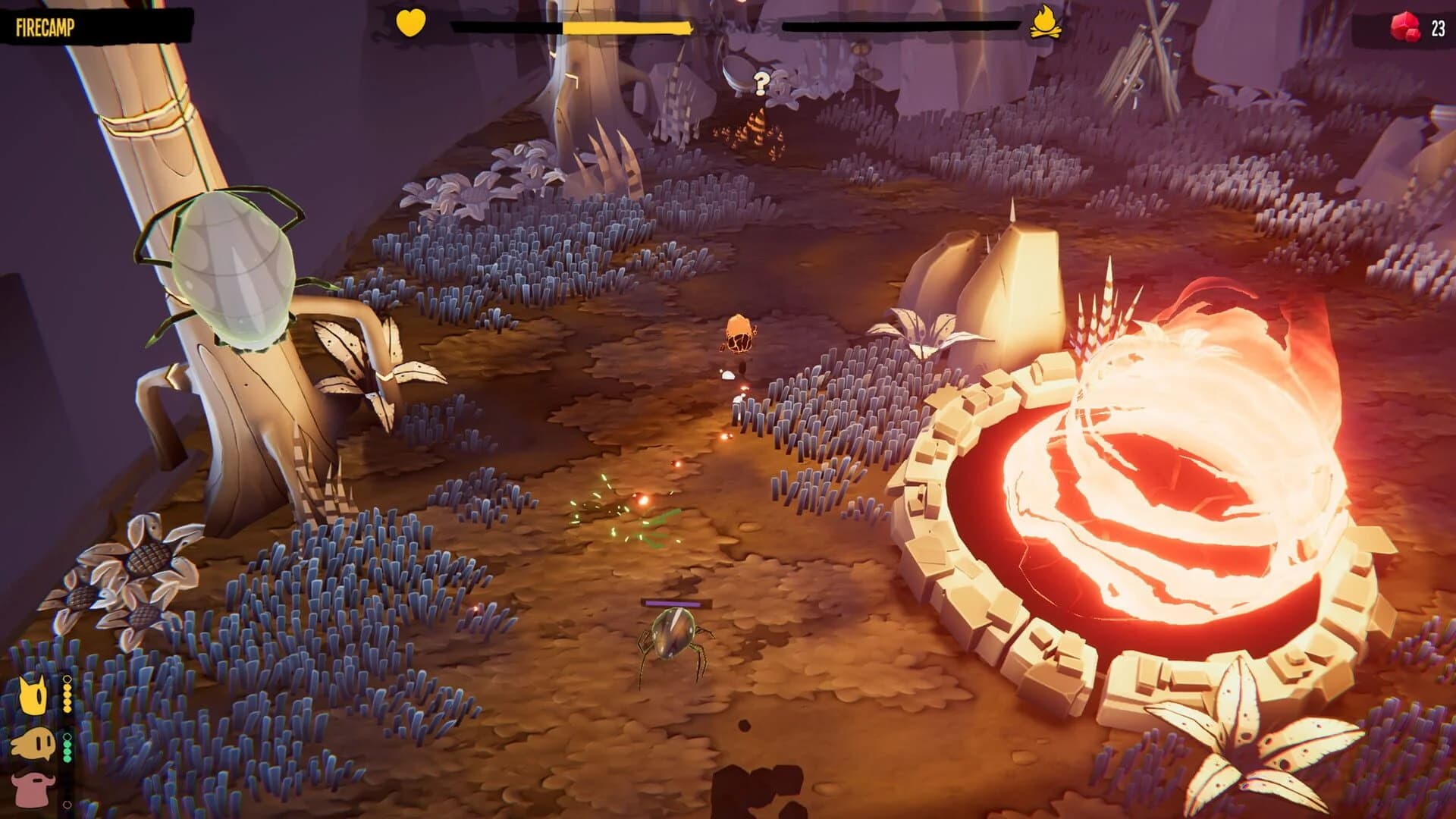This screenshot has width=1456, height=819.
Task: Expand the pink ability indicator column
Action: click(67, 796)
